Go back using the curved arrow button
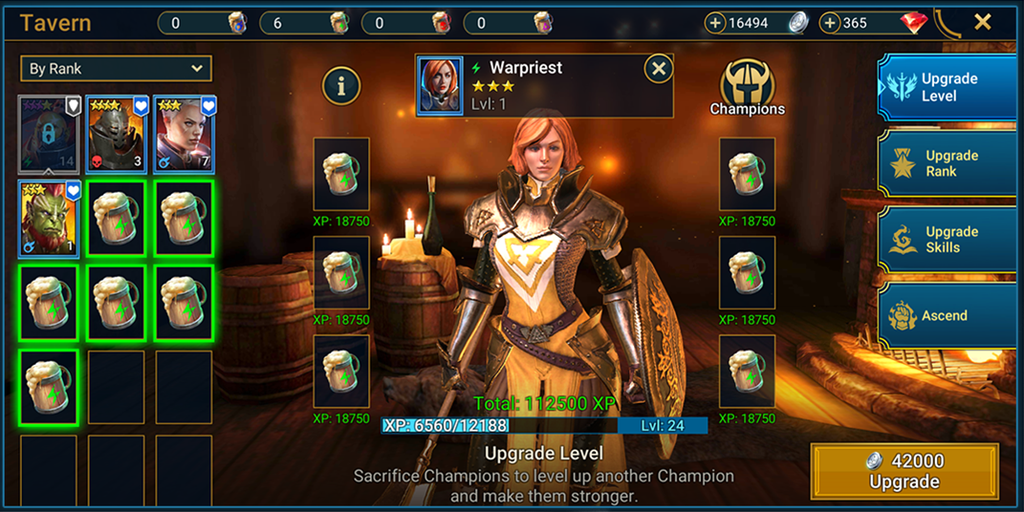Viewport: 1024px width, 512px height. (946, 22)
